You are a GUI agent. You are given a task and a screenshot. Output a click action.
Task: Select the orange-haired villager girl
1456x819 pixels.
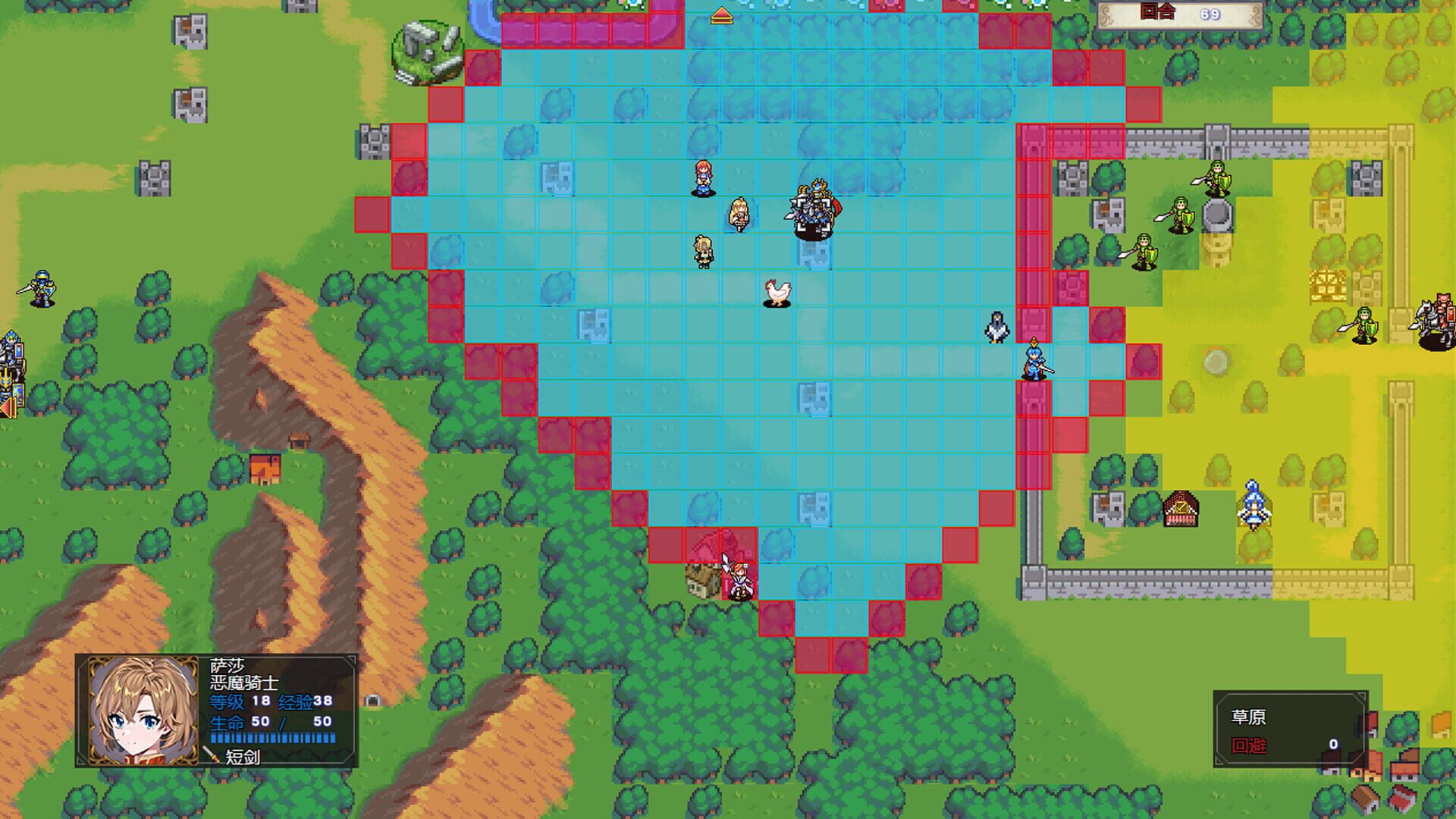click(701, 176)
